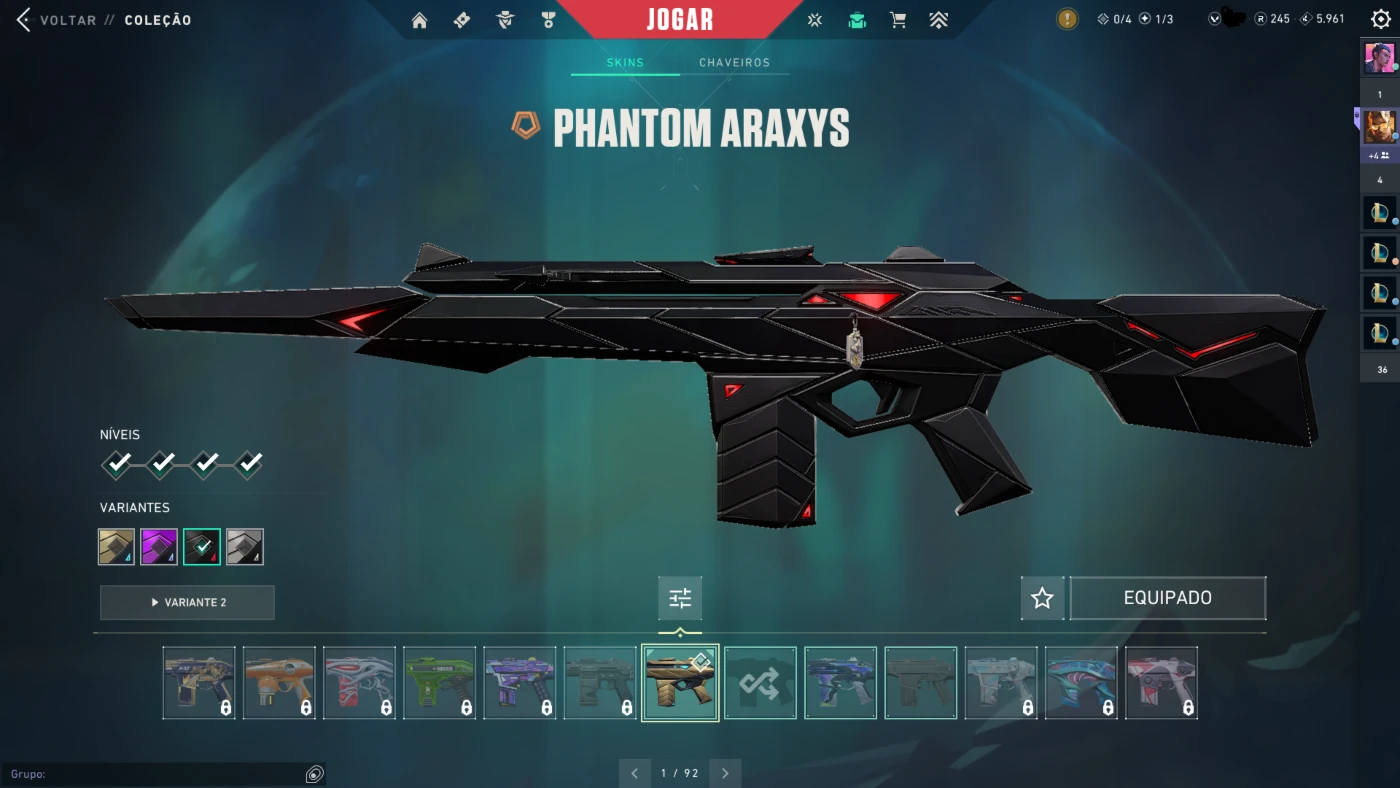Switch to the Chaveiros tab
The width and height of the screenshot is (1400, 788).
[734, 63]
